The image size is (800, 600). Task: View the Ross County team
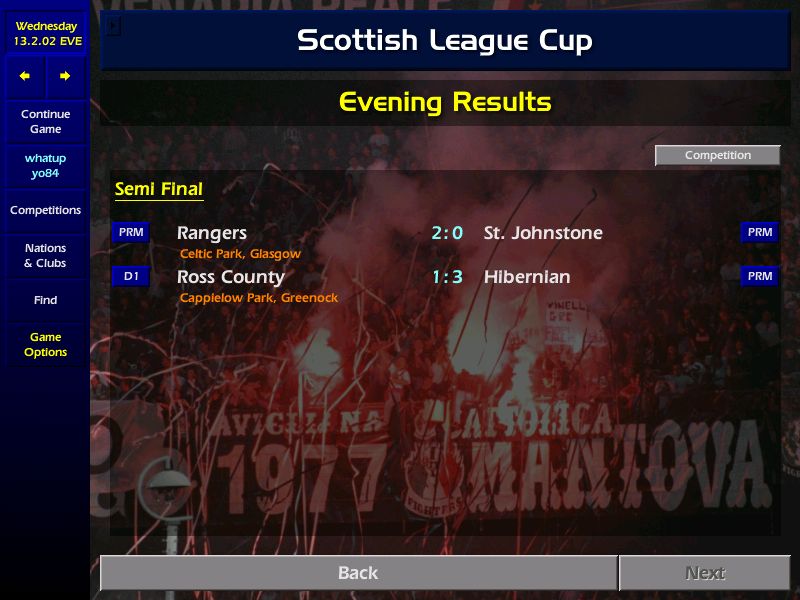pos(231,277)
